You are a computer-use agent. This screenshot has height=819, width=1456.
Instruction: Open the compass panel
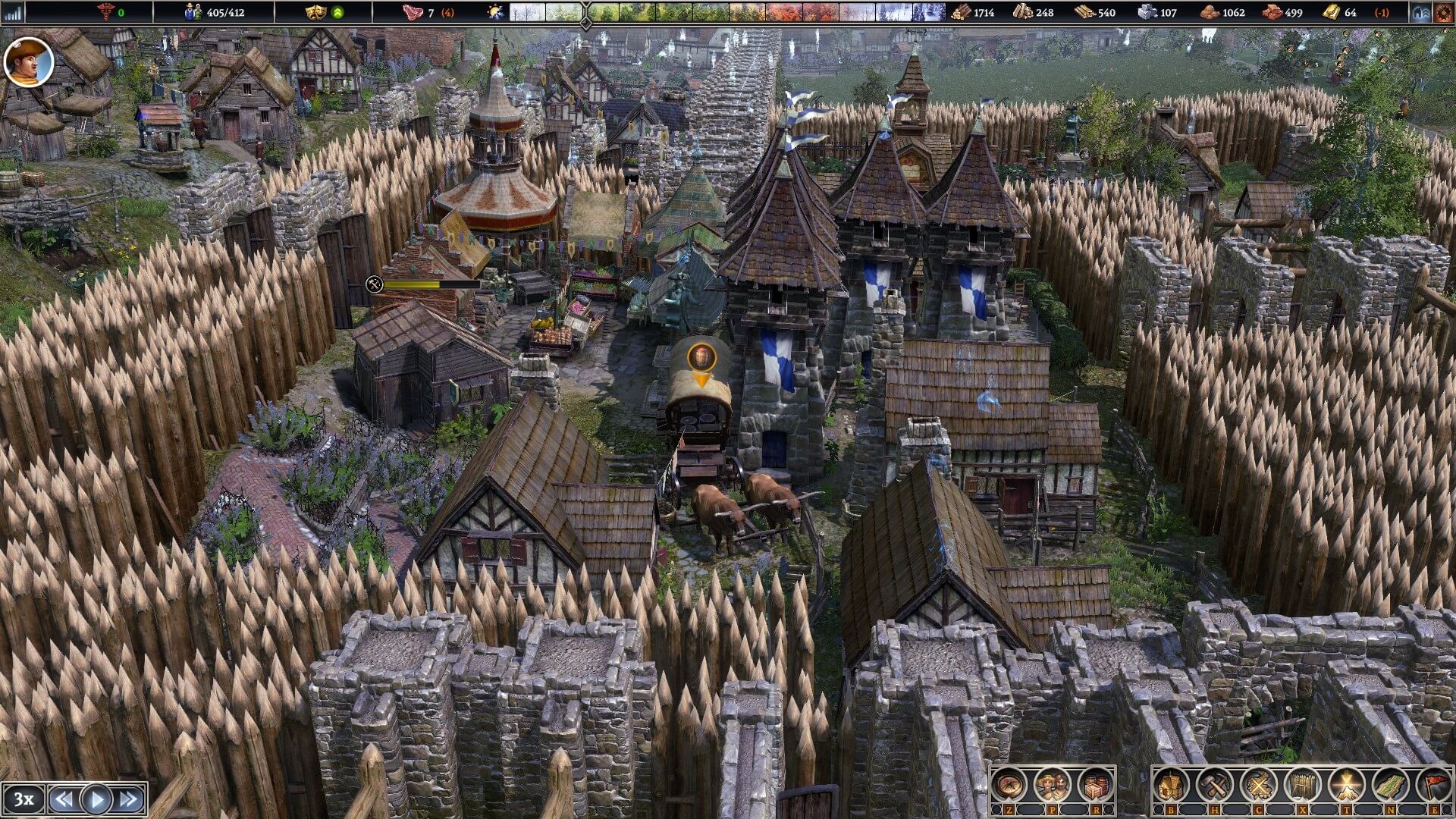1009,785
